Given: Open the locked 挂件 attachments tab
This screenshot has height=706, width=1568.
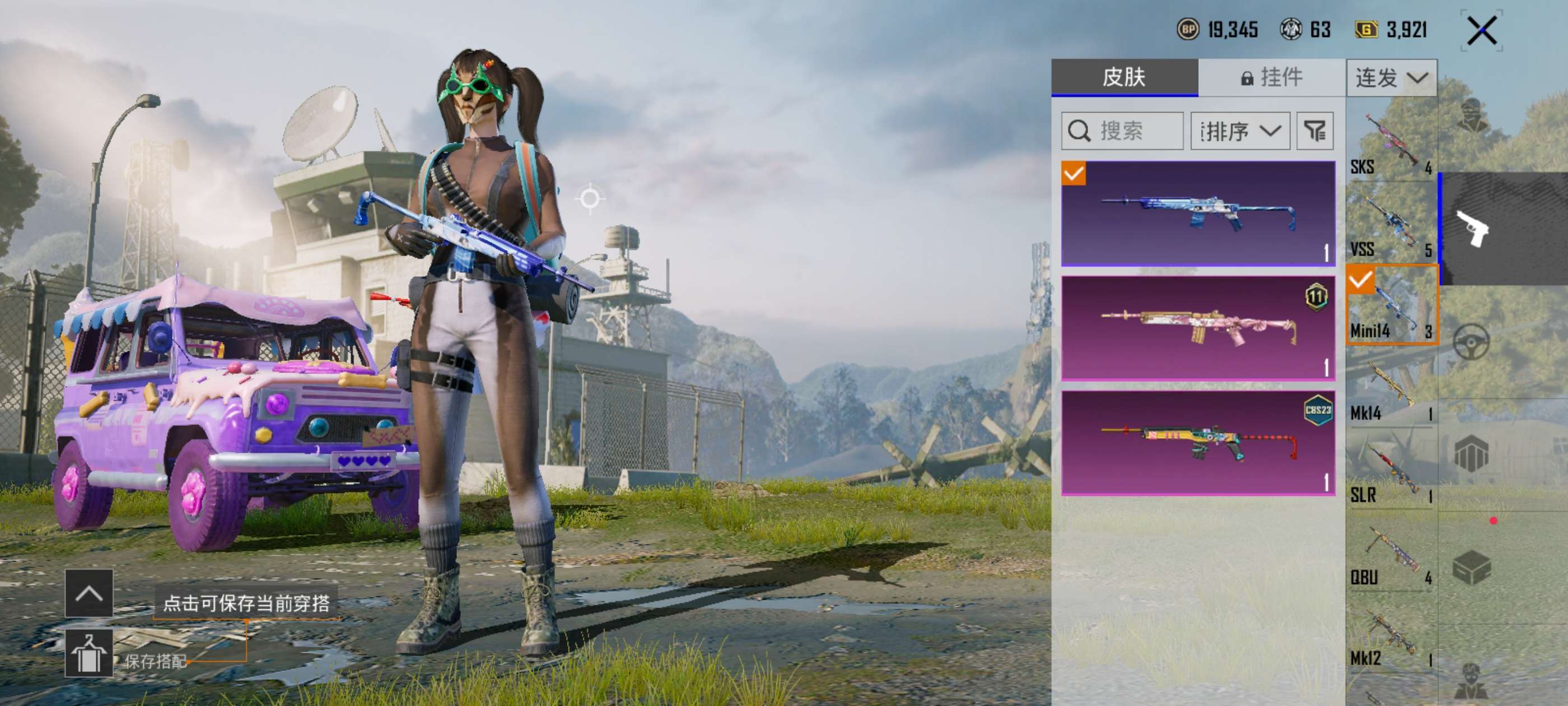Looking at the screenshot, I should tap(1272, 77).
